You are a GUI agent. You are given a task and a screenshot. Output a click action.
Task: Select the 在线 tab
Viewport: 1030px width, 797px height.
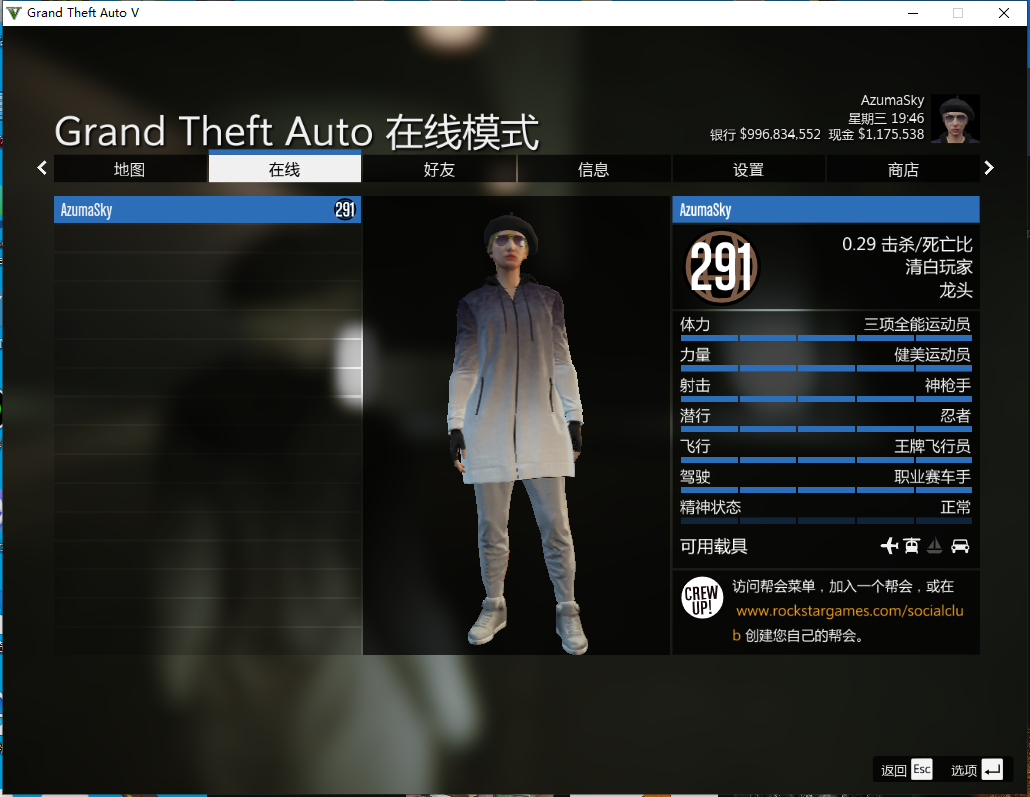pos(284,170)
